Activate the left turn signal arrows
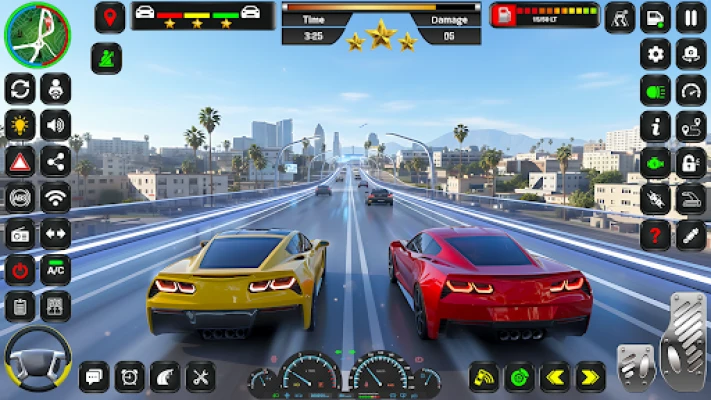The width and height of the screenshot is (711, 400). point(554,377)
